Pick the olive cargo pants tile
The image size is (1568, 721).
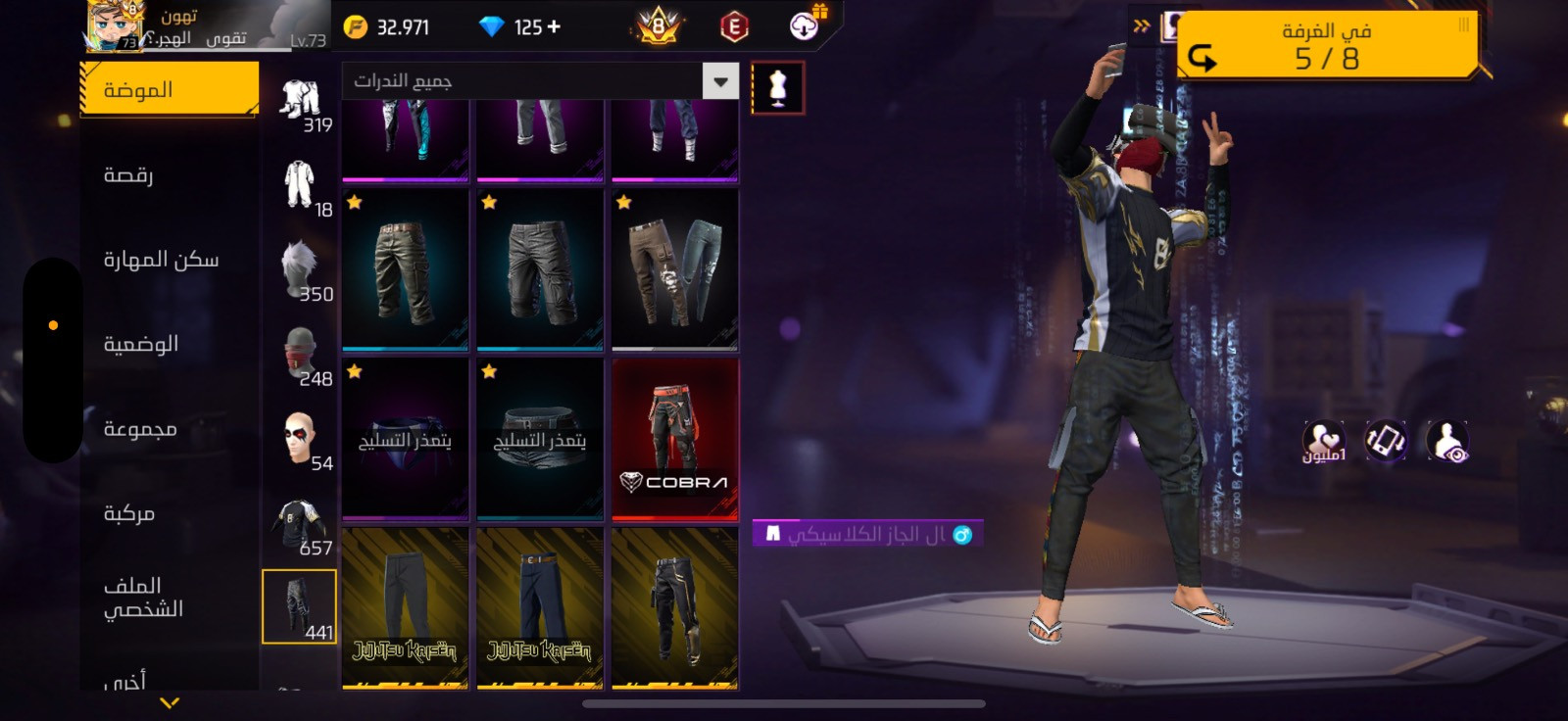click(405, 270)
